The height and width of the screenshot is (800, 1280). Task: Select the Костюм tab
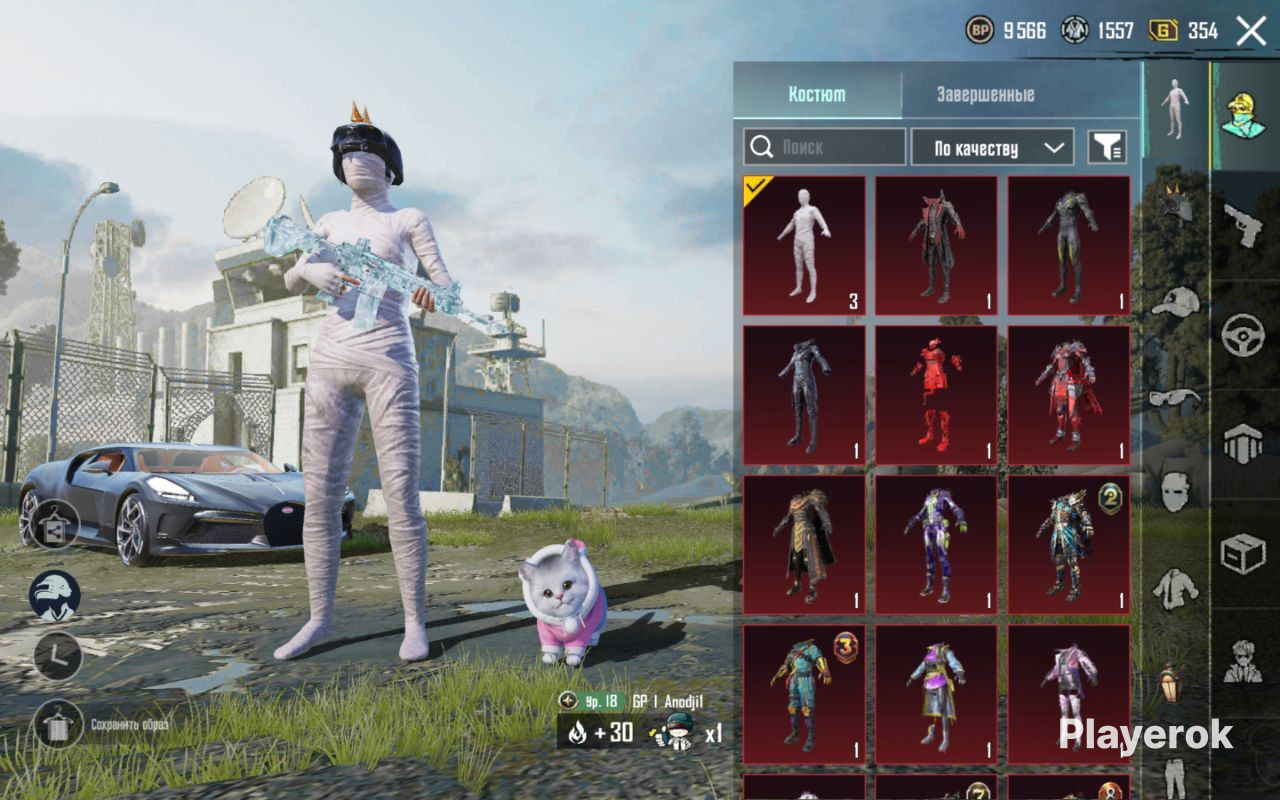817,95
